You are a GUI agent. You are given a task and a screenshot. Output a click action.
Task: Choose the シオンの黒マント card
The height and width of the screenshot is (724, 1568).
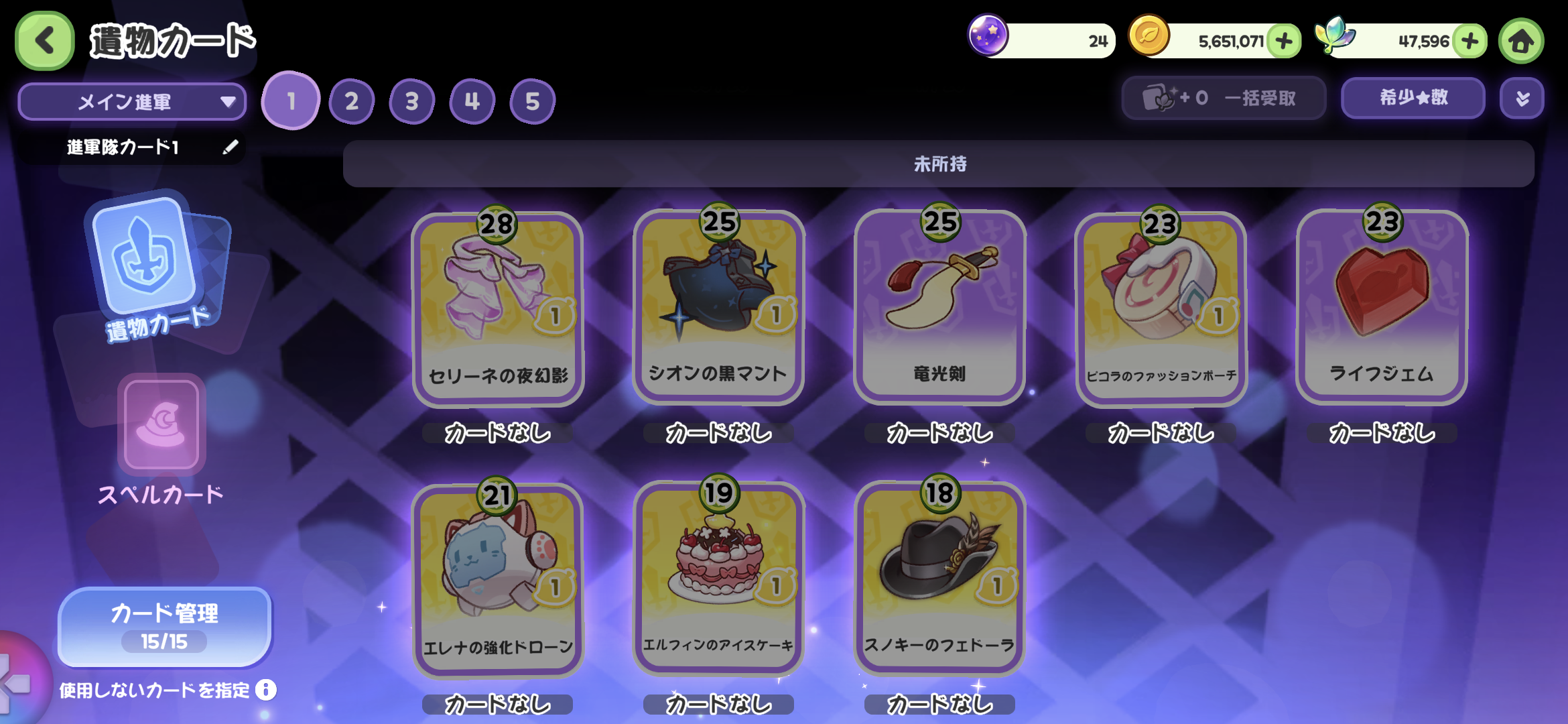(x=718, y=307)
